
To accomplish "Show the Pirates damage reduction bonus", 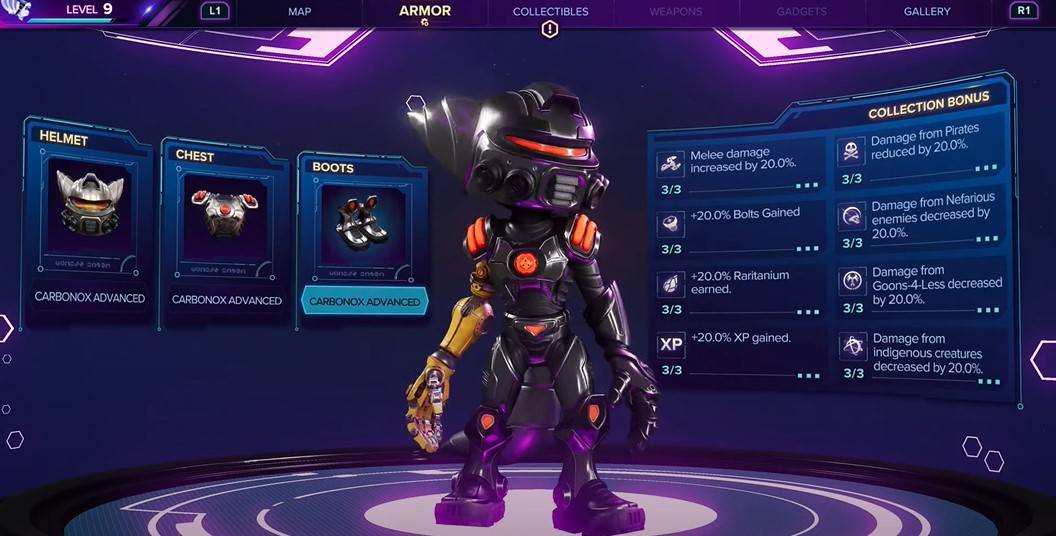I will 920,155.
